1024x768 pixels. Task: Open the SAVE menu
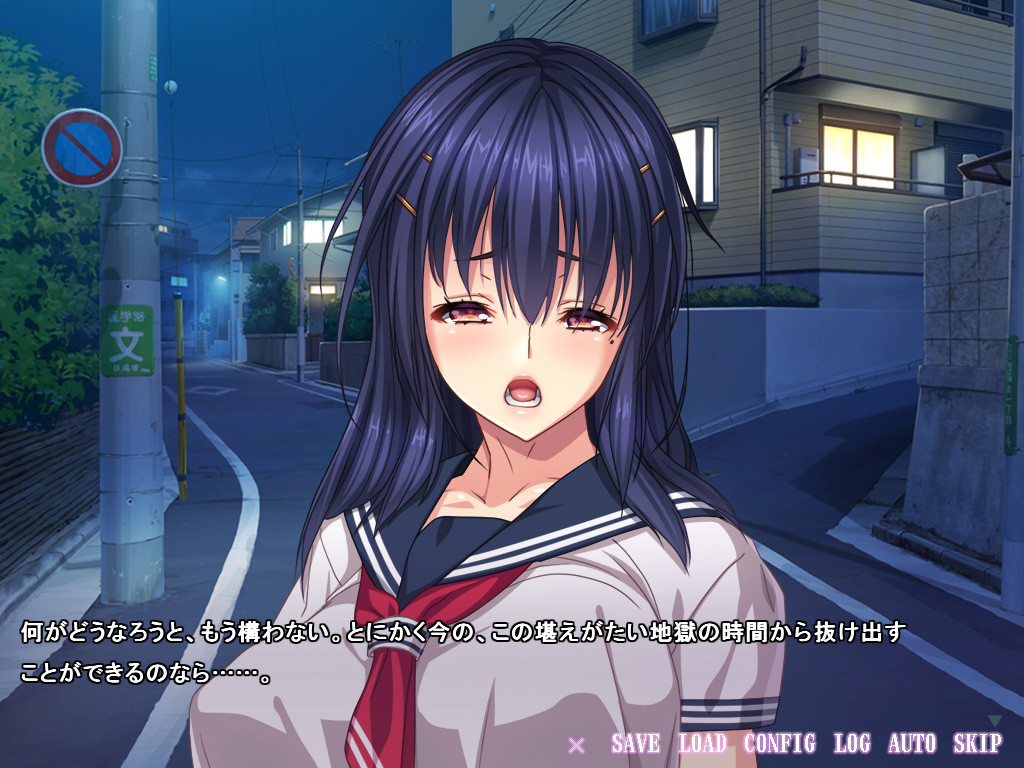[x=635, y=743]
